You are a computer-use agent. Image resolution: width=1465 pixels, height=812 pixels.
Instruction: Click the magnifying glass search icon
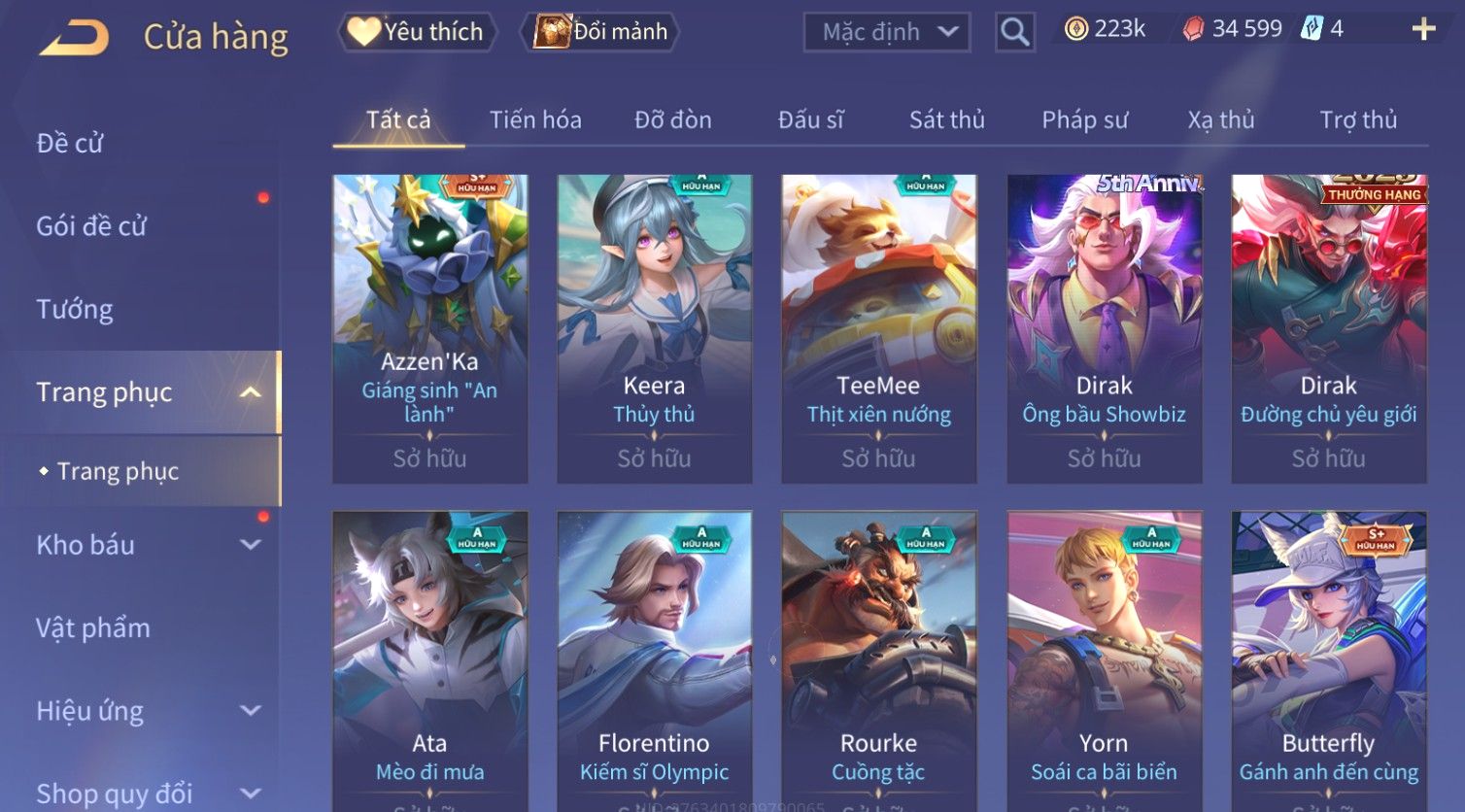pyautogui.click(x=1014, y=32)
